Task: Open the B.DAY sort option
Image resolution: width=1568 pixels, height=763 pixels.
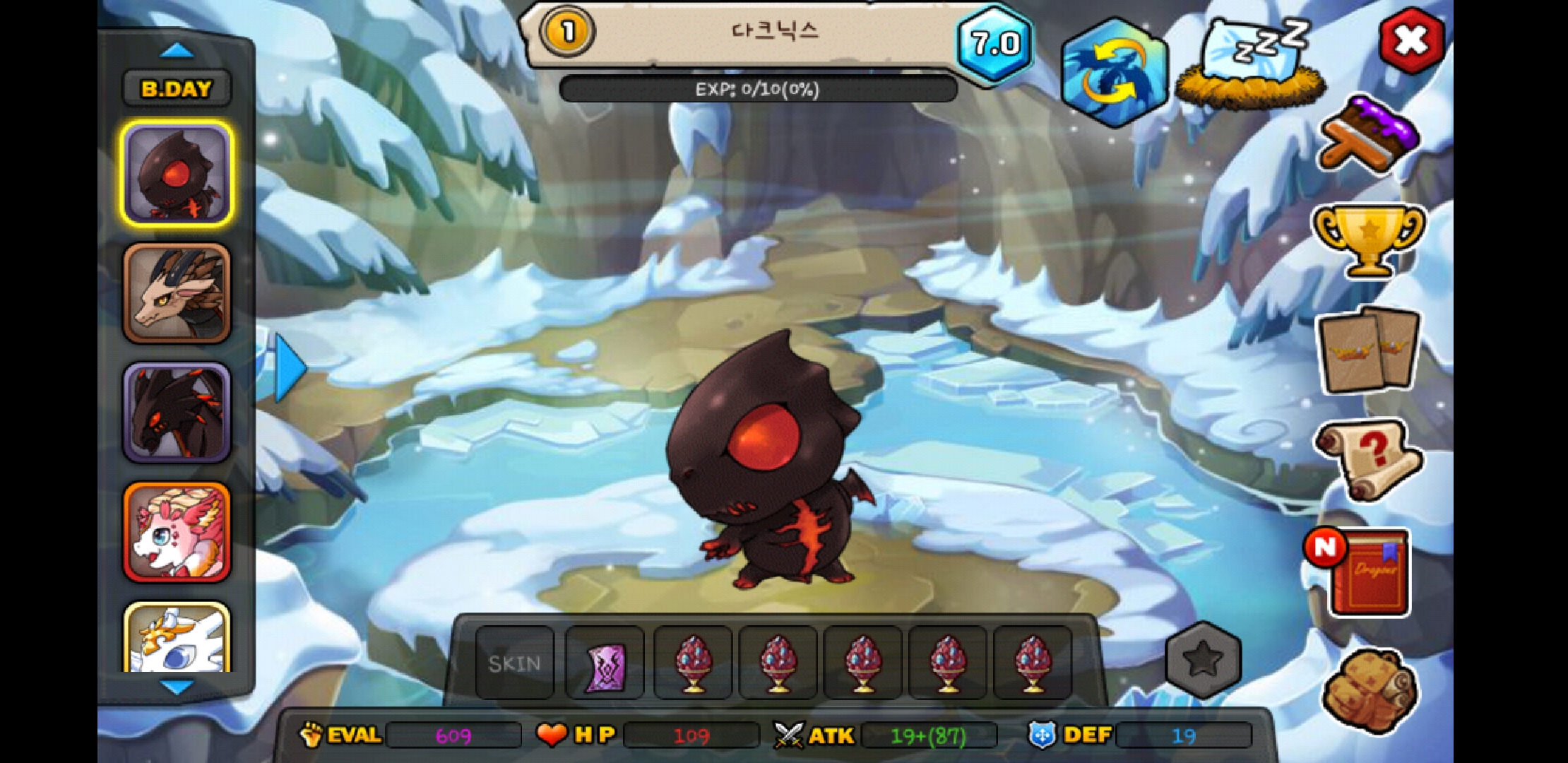Action: pyautogui.click(x=177, y=89)
